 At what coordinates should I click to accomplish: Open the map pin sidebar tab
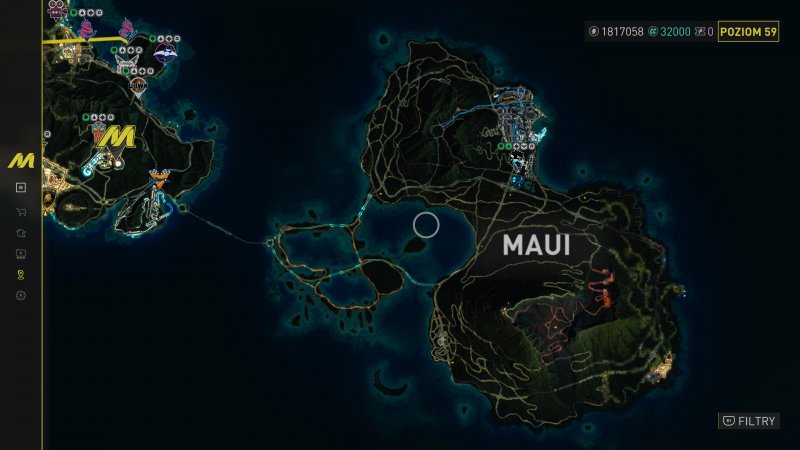pyautogui.click(x=21, y=274)
